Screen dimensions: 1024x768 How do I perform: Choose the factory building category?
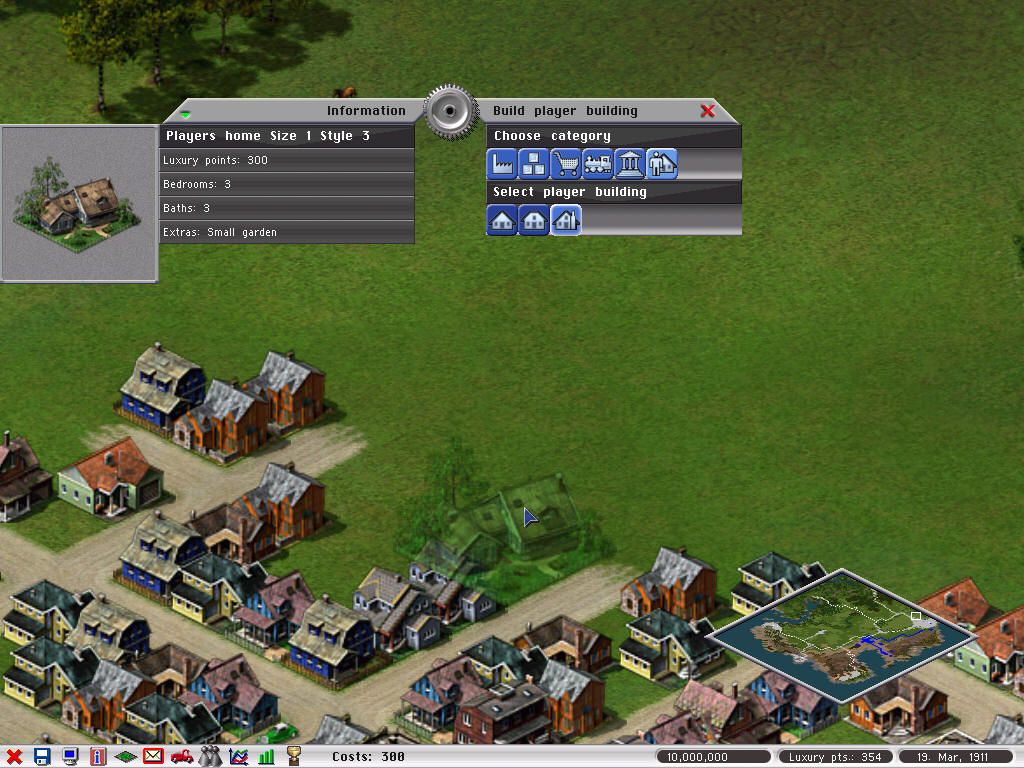[502, 163]
